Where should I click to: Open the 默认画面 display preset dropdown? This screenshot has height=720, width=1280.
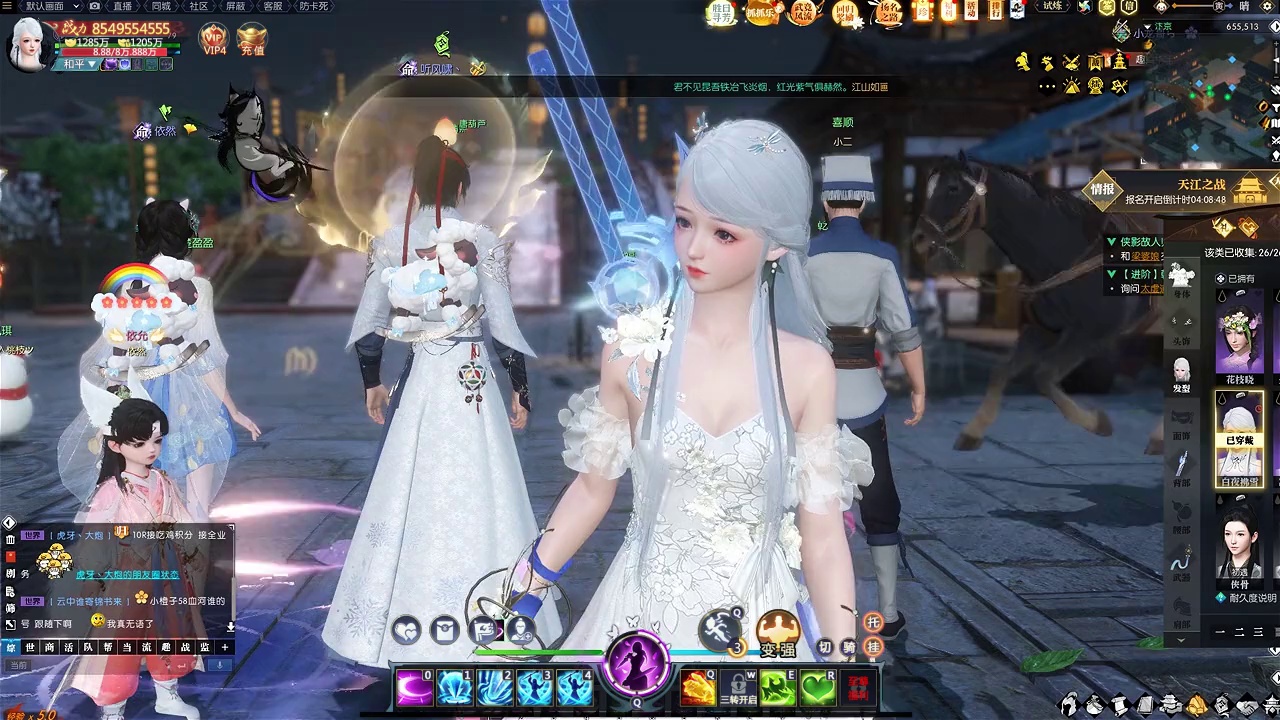(x=50, y=6)
